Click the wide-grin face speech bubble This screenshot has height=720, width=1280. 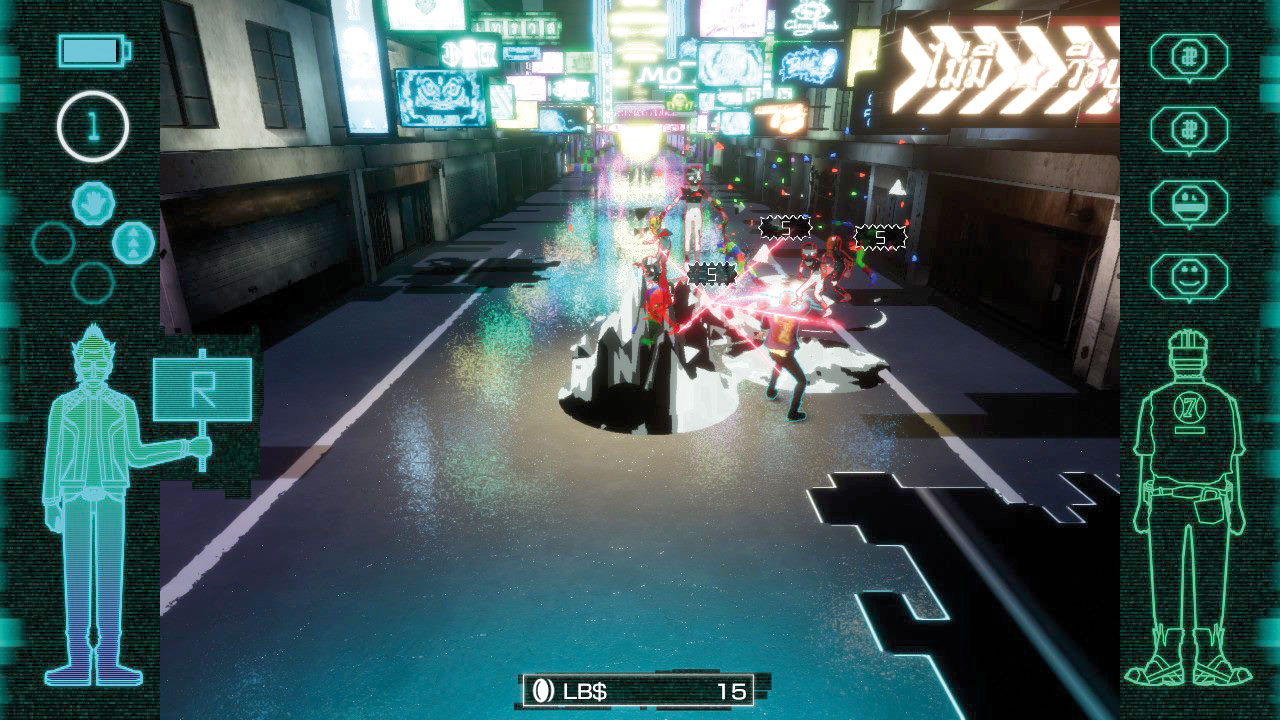tap(1188, 203)
